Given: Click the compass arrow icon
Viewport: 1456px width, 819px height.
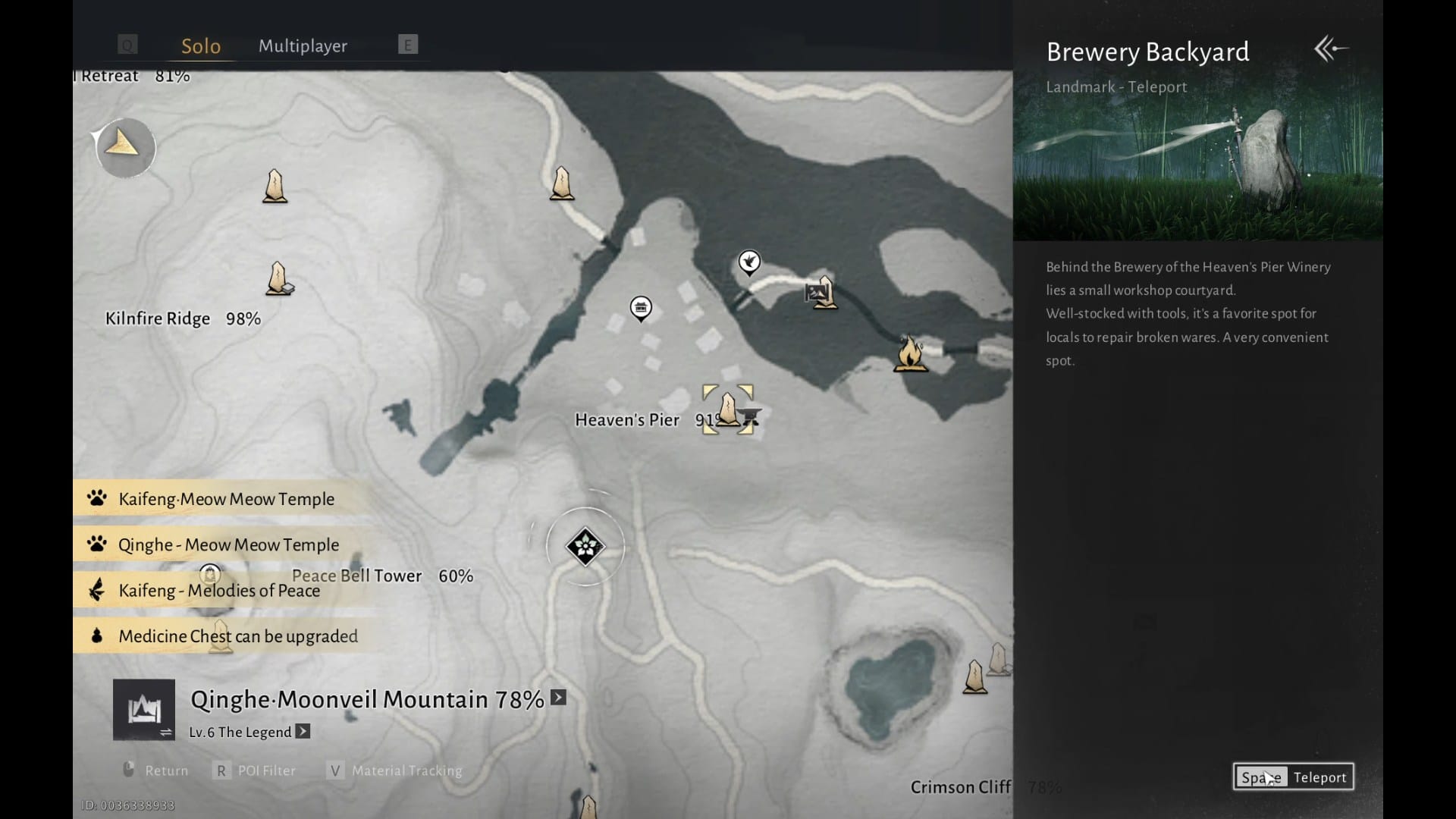Looking at the screenshot, I should 124,146.
